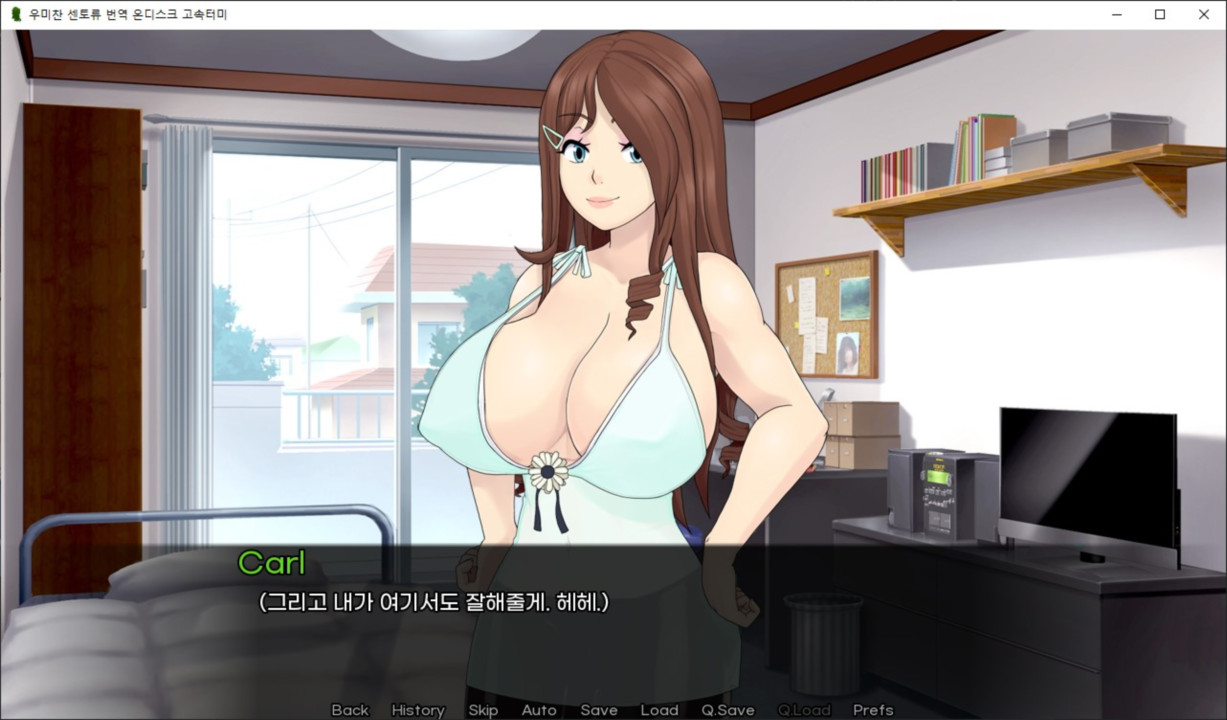The height and width of the screenshot is (720, 1227).
Task: Turn on Auto advance
Action: [539, 710]
